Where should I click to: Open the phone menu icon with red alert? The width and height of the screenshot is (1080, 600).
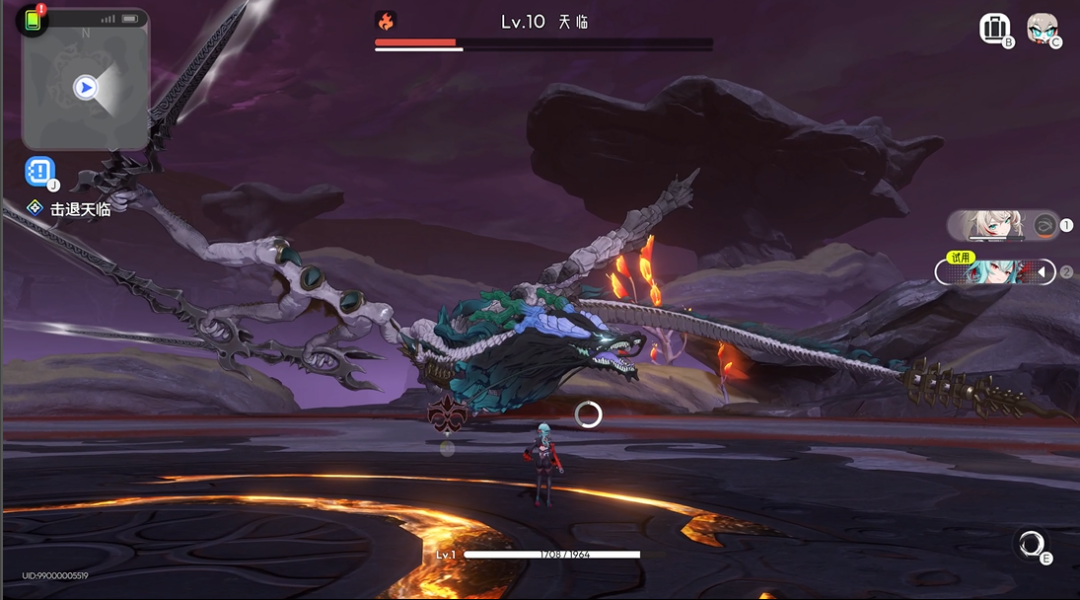coord(33,20)
